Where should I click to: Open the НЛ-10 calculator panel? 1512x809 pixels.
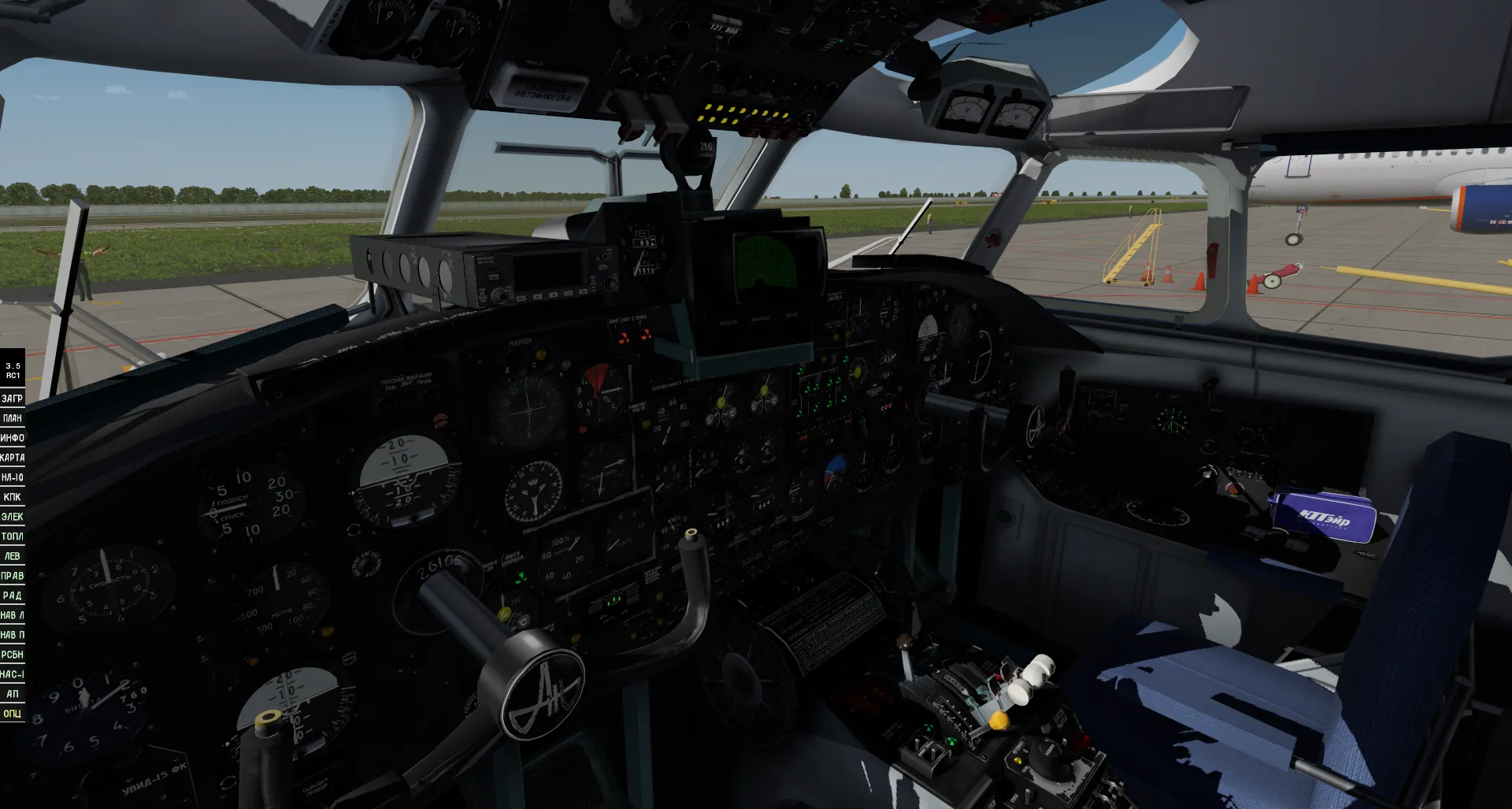pyautogui.click(x=13, y=477)
